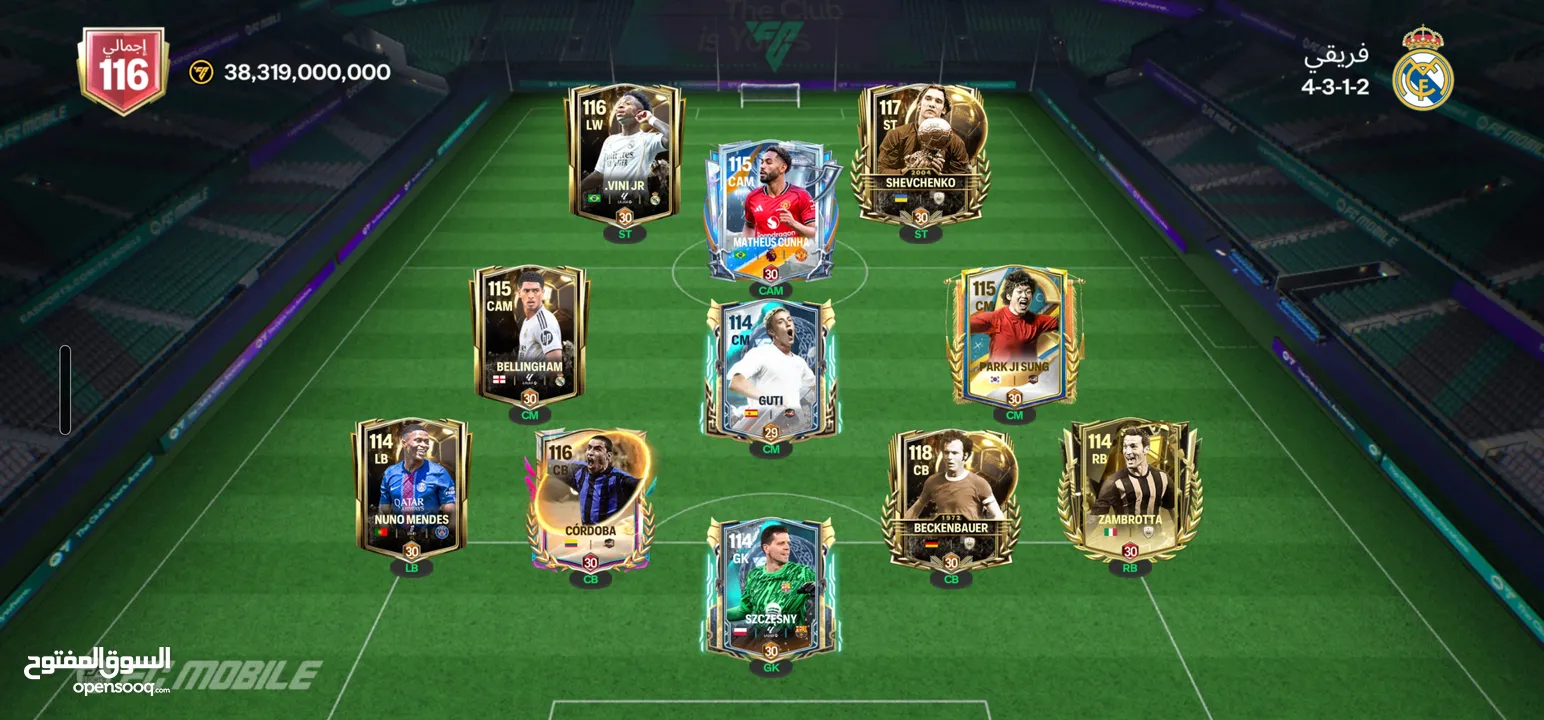Select the Nuno Mendes left-back card
The image size is (1544, 720).
411,485
